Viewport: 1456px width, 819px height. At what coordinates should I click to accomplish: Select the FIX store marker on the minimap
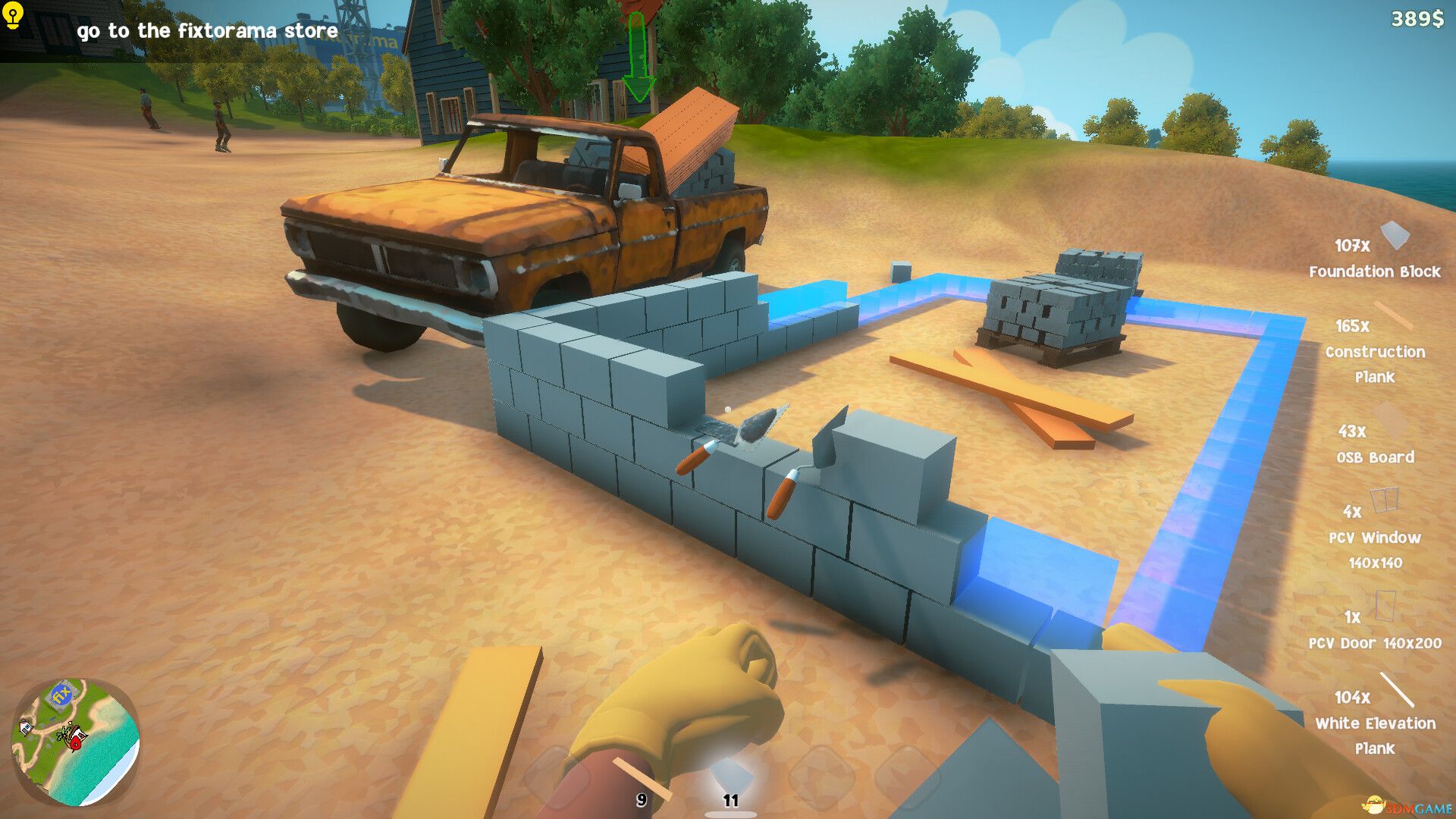61,695
